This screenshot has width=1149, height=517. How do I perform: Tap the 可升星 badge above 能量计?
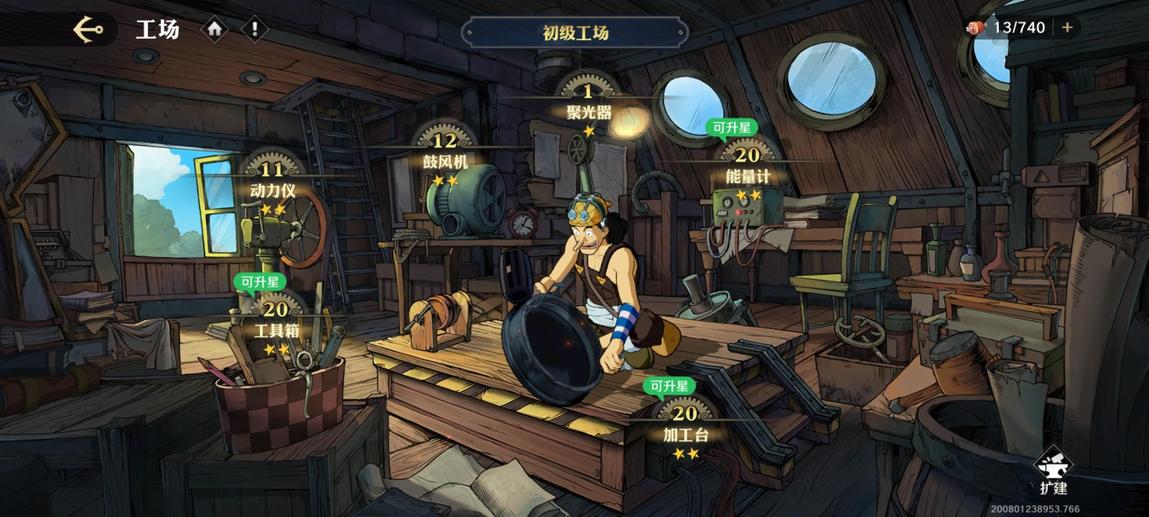point(732,127)
